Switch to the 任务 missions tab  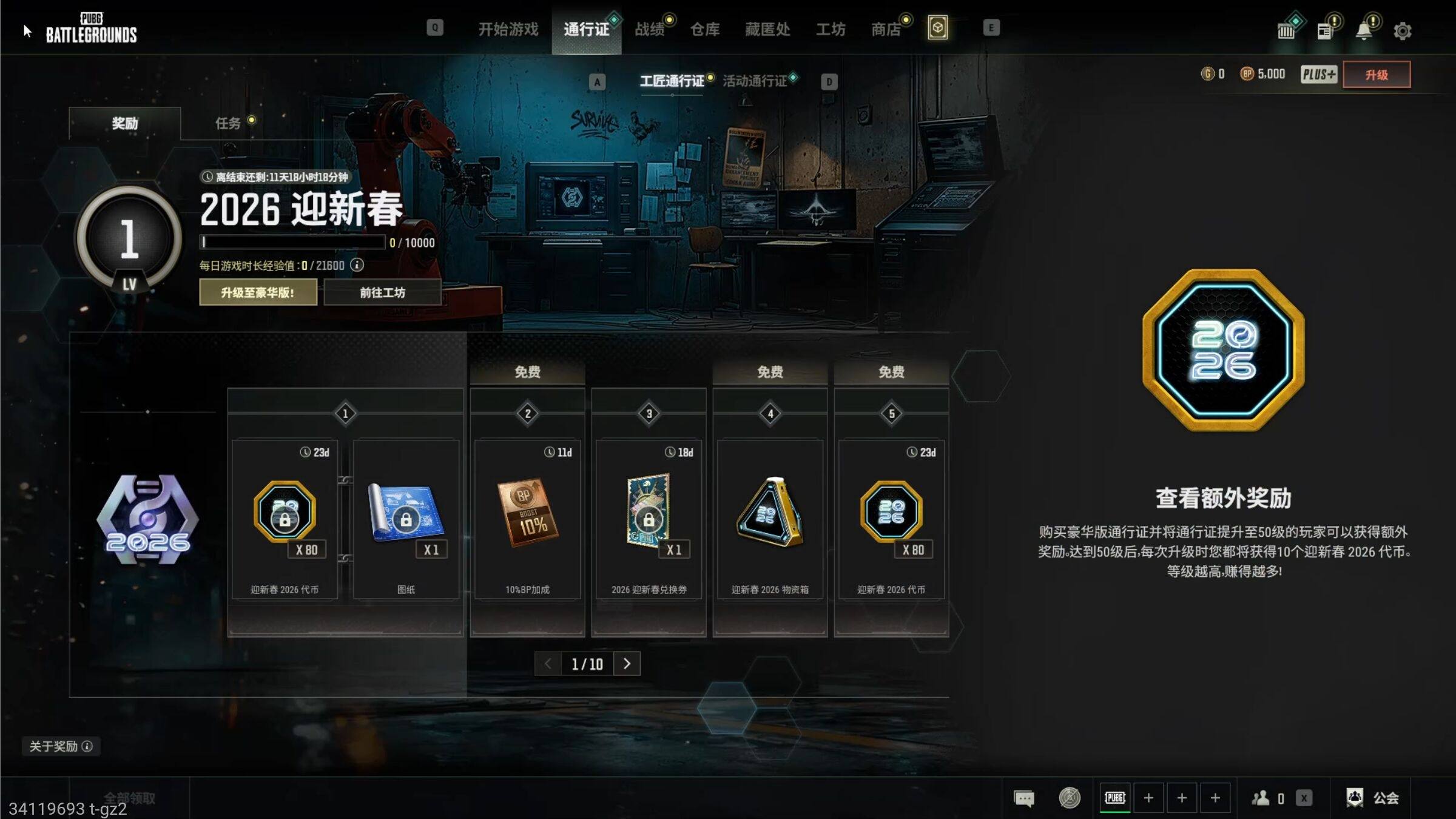[228, 123]
